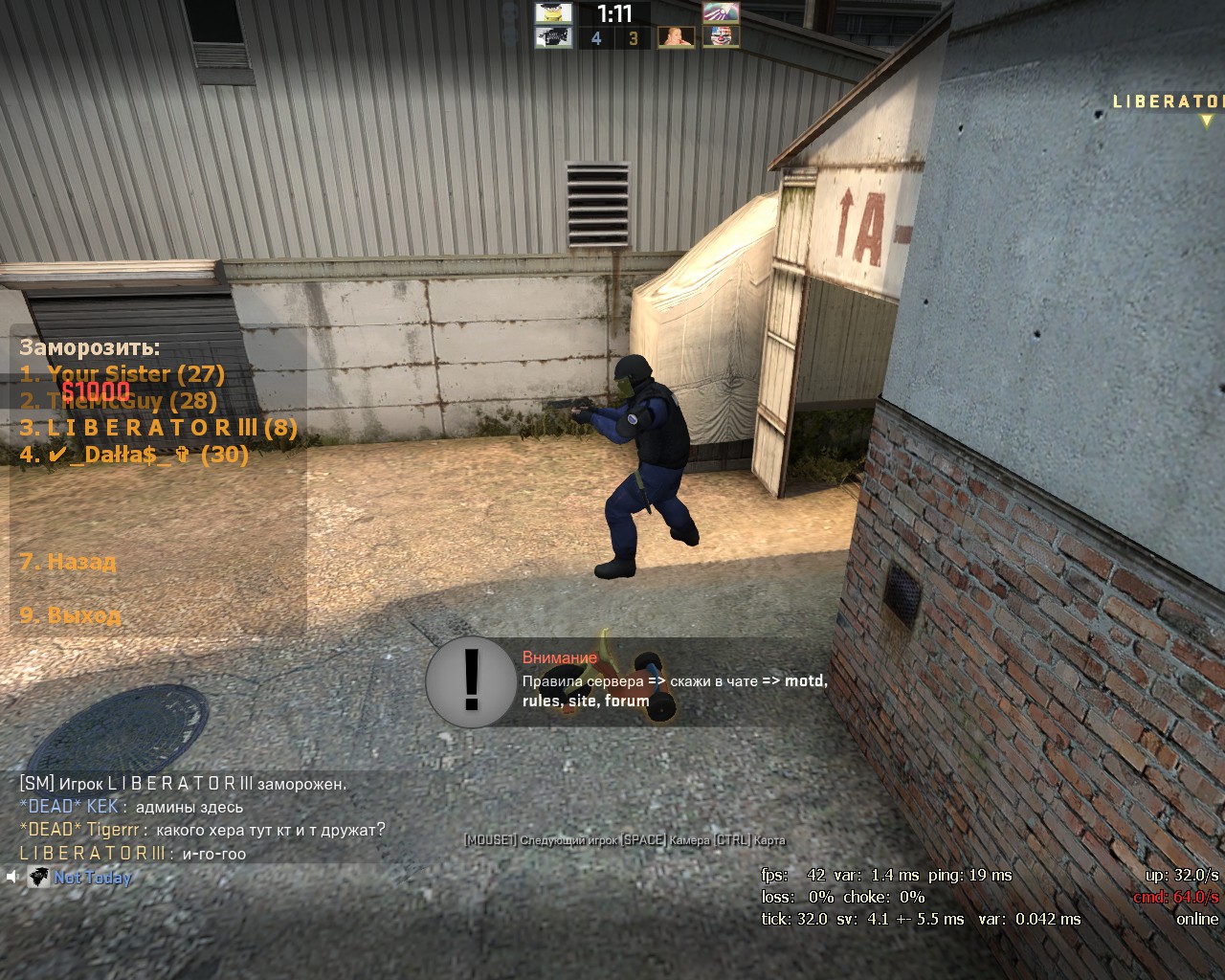Click the black-and-white art player avatar

553,37
